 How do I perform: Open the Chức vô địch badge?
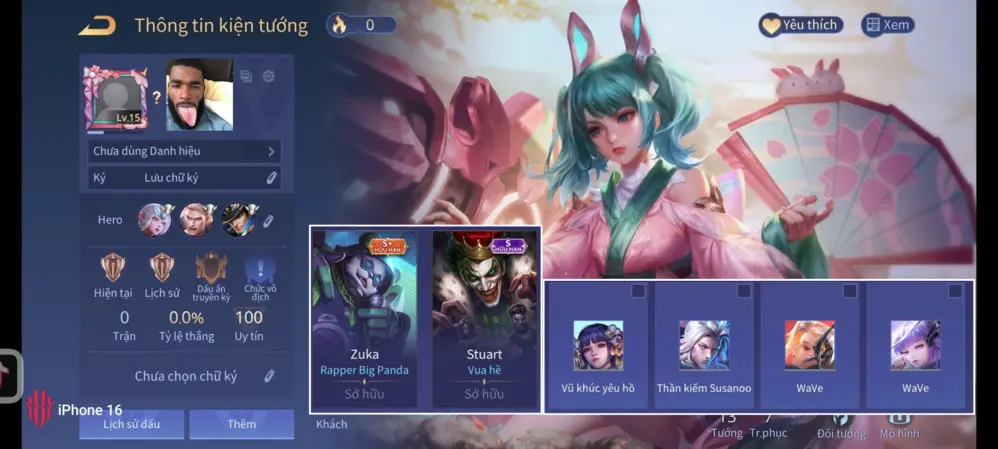[x=259, y=269]
